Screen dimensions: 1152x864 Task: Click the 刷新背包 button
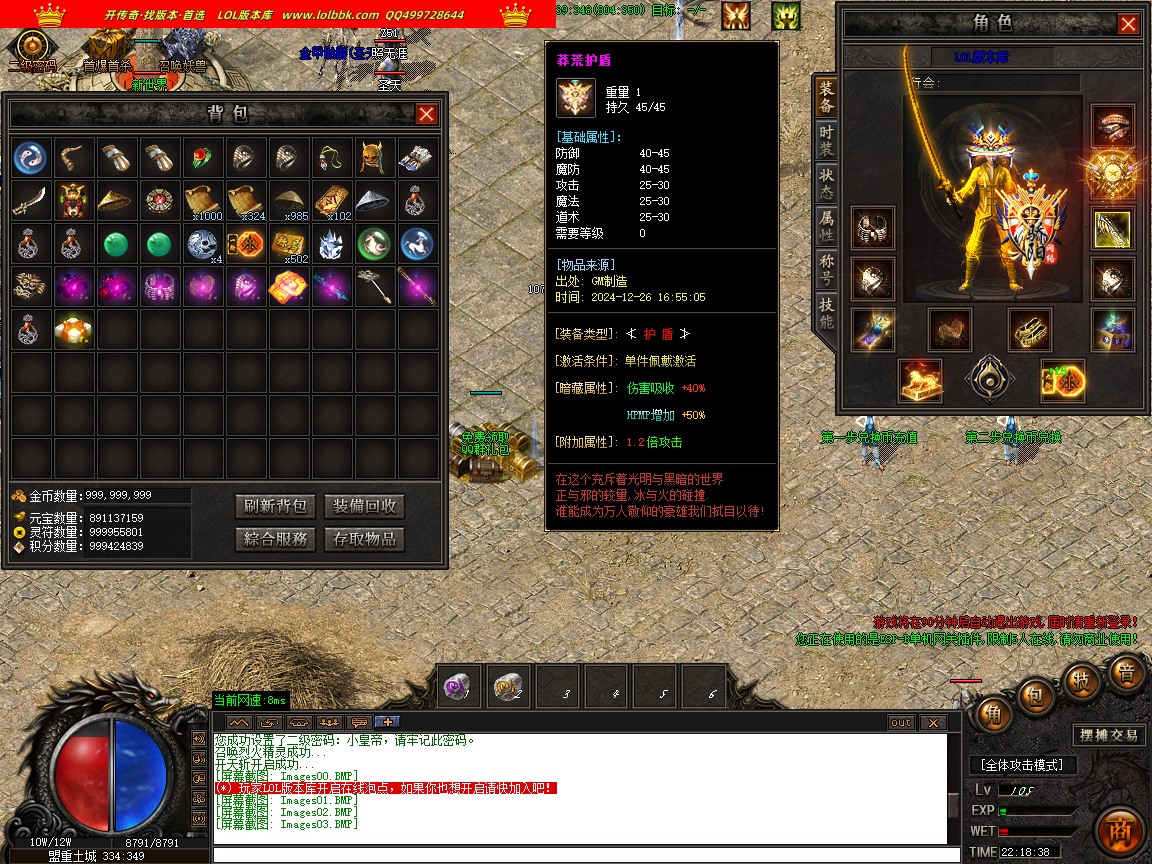coord(275,506)
